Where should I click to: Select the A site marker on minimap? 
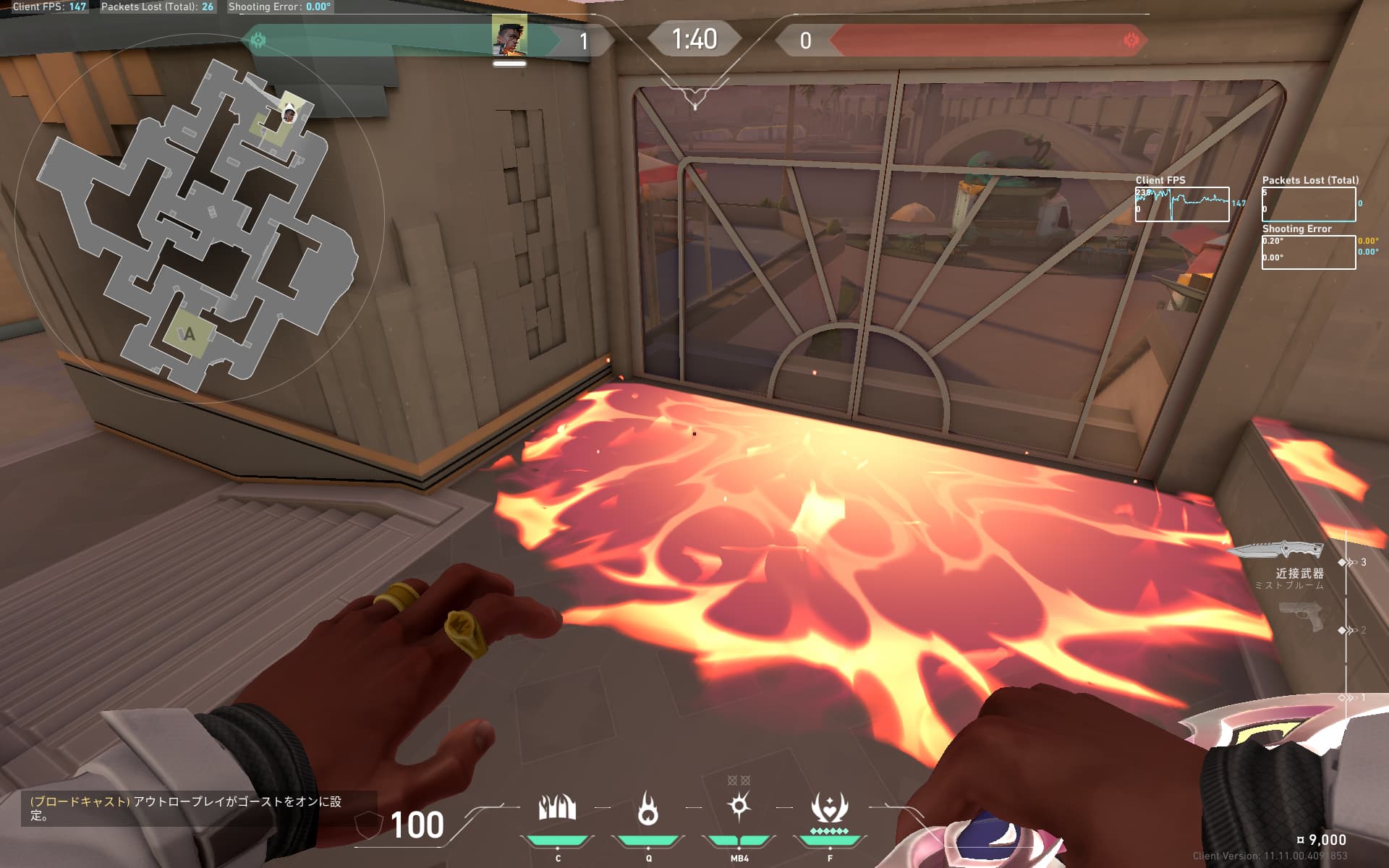tap(190, 334)
